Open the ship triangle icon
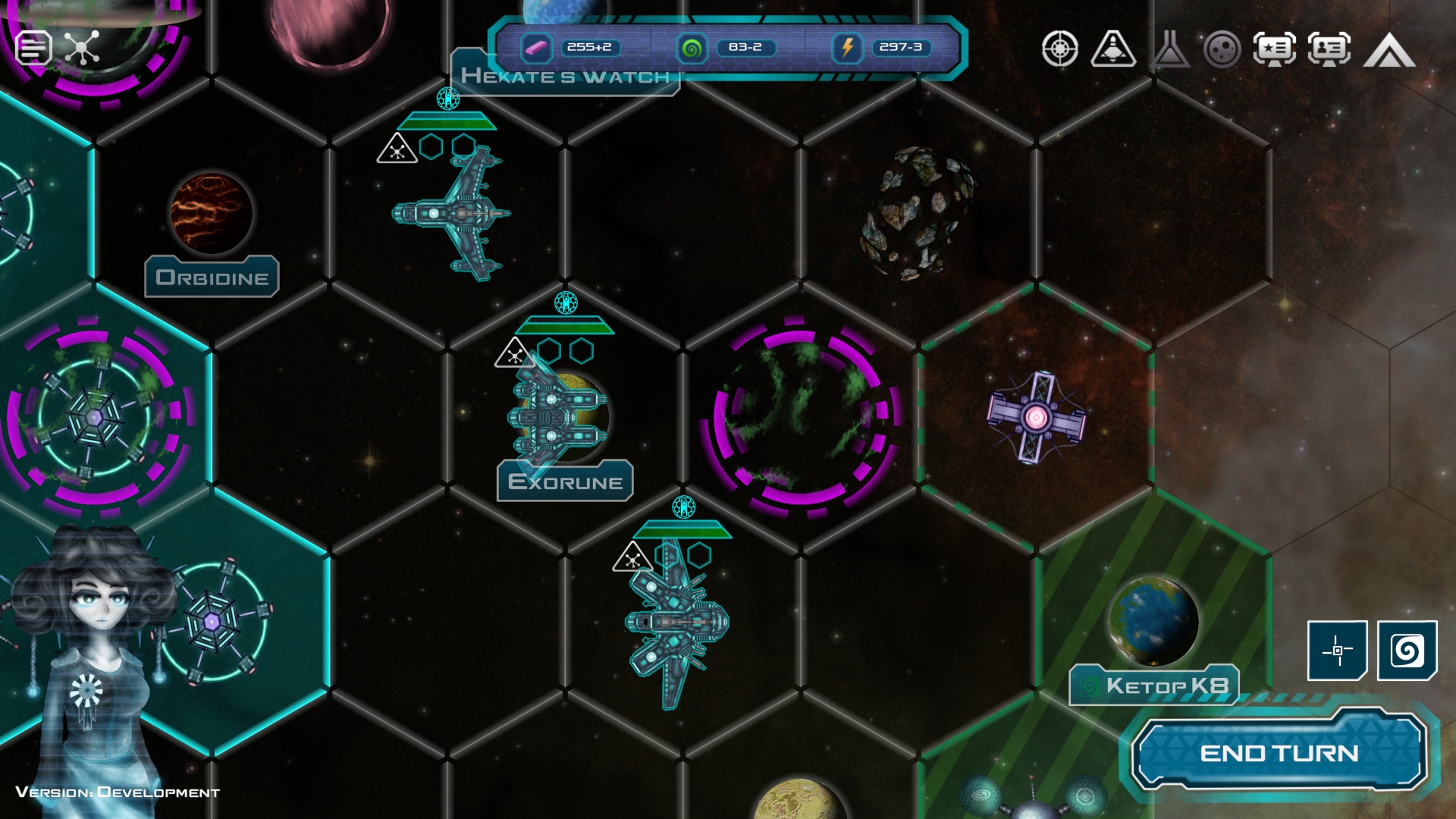1456x819 pixels. (x=1112, y=49)
